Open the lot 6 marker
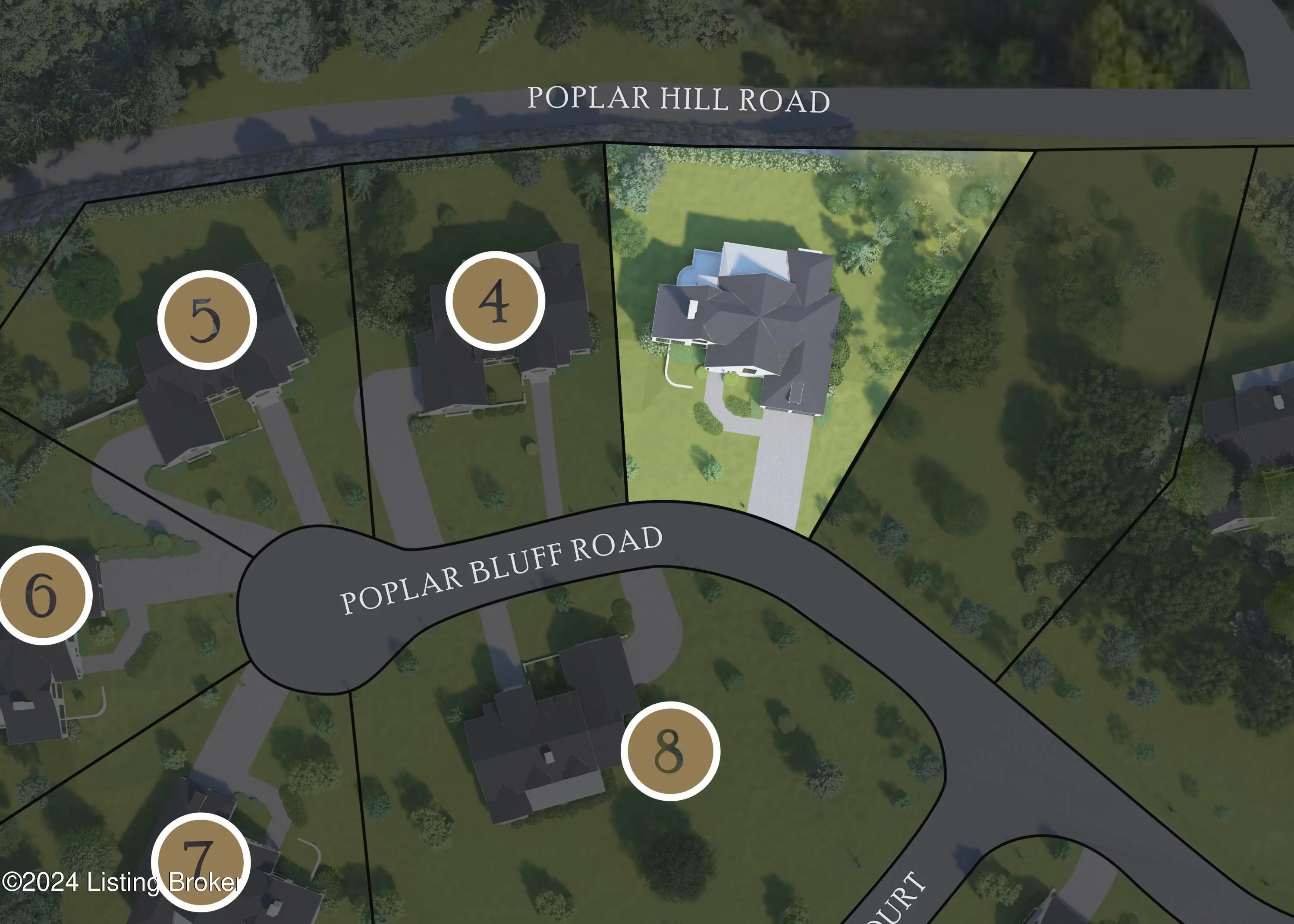This screenshot has height=924, width=1294. [x=43, y=595]
